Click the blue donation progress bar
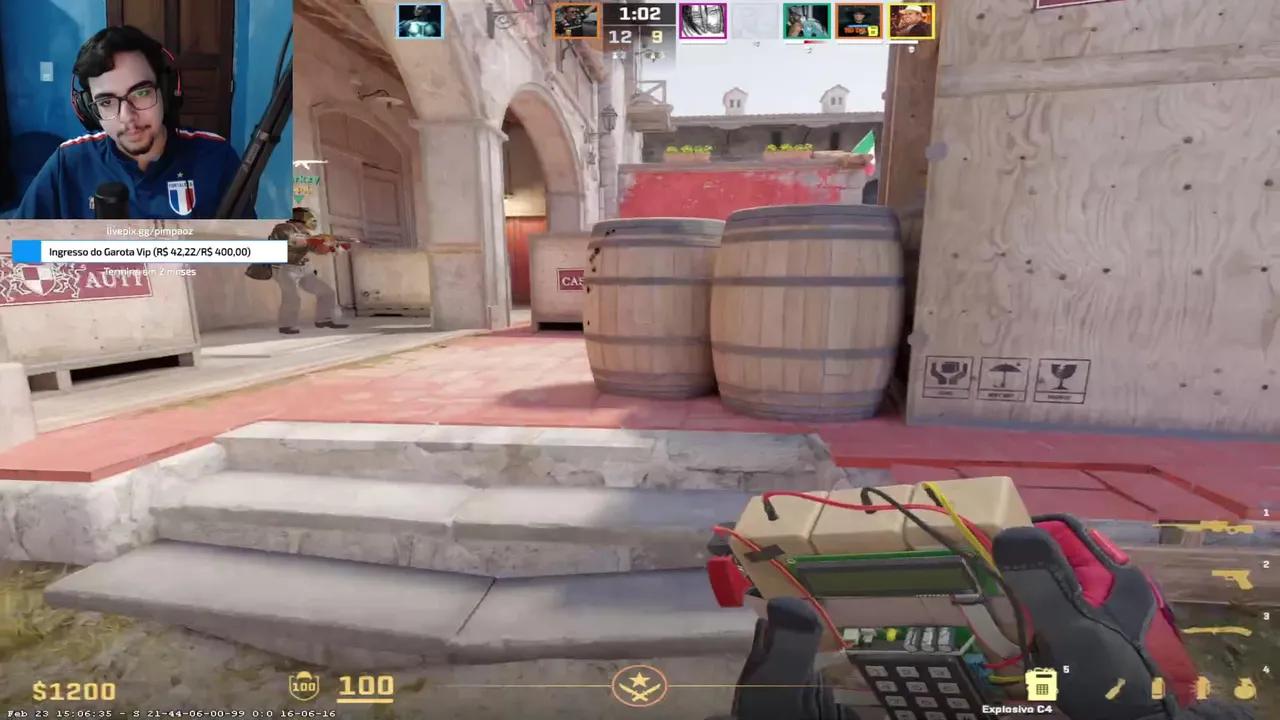 coord(27,252)
